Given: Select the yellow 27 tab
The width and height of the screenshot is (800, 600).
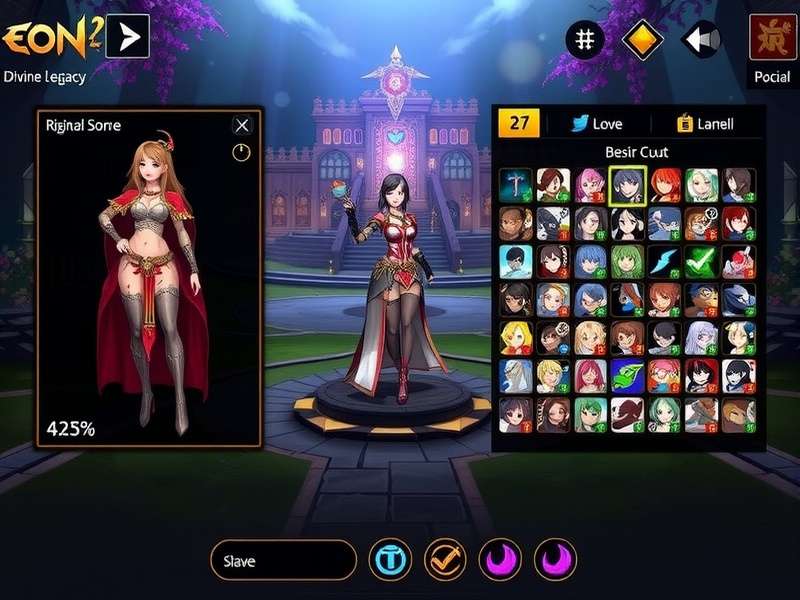Looking at the screenshot, I should click(x=519, y=123).
